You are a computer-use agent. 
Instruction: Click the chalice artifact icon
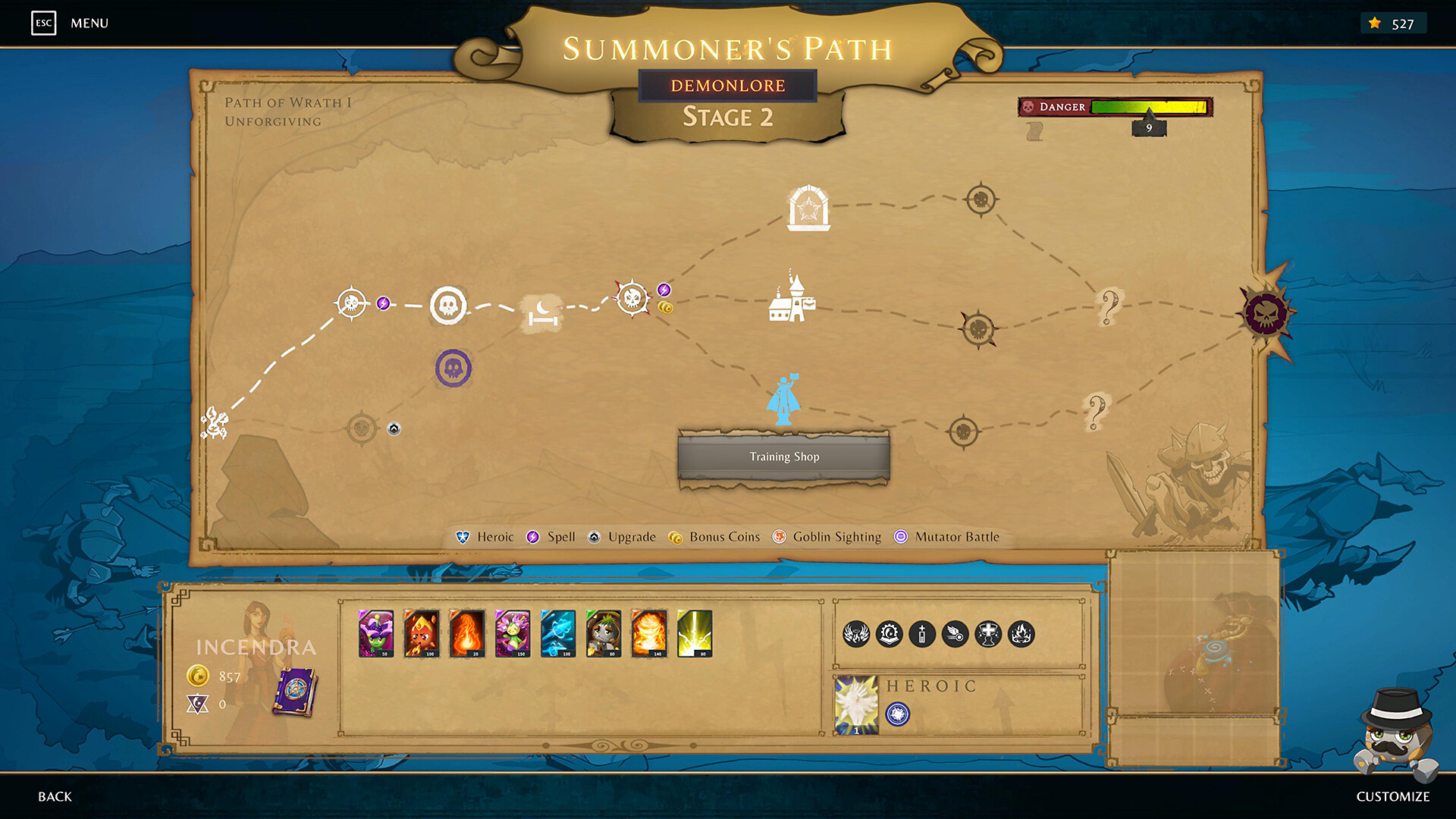tap(987, 635)
